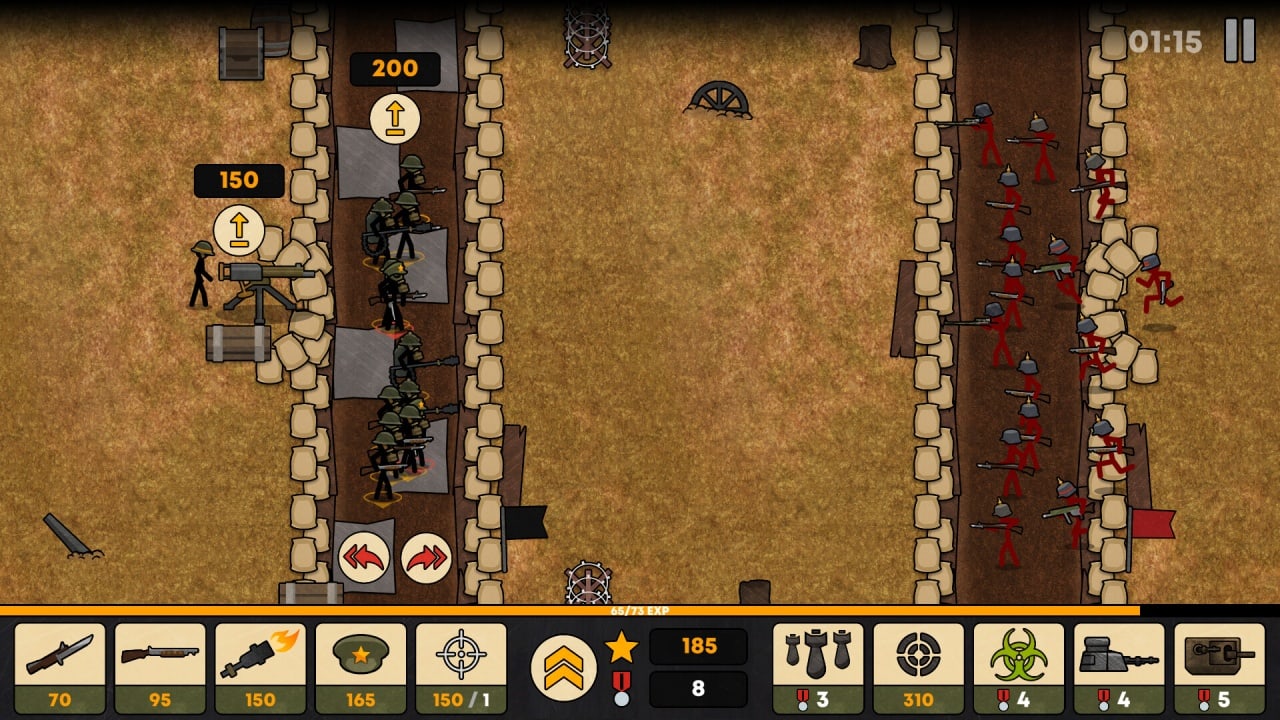
Task: Choose the sniper crosshair unit
Action: [x=461, y=667]
